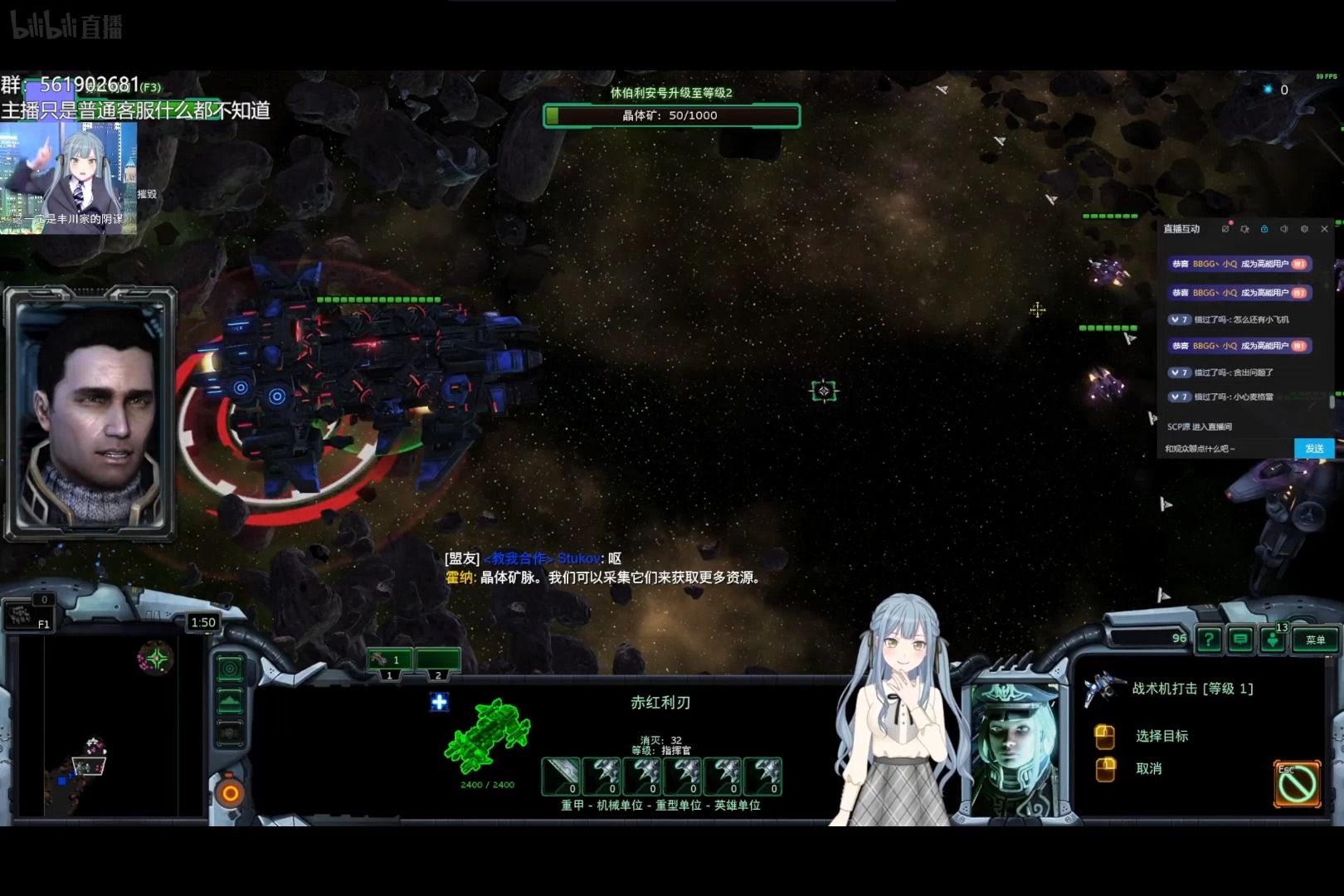The width and height of the screenshot is (1344, 896).
Task: Select the Stukov commander portrait
Action: tap(1013, 750)
